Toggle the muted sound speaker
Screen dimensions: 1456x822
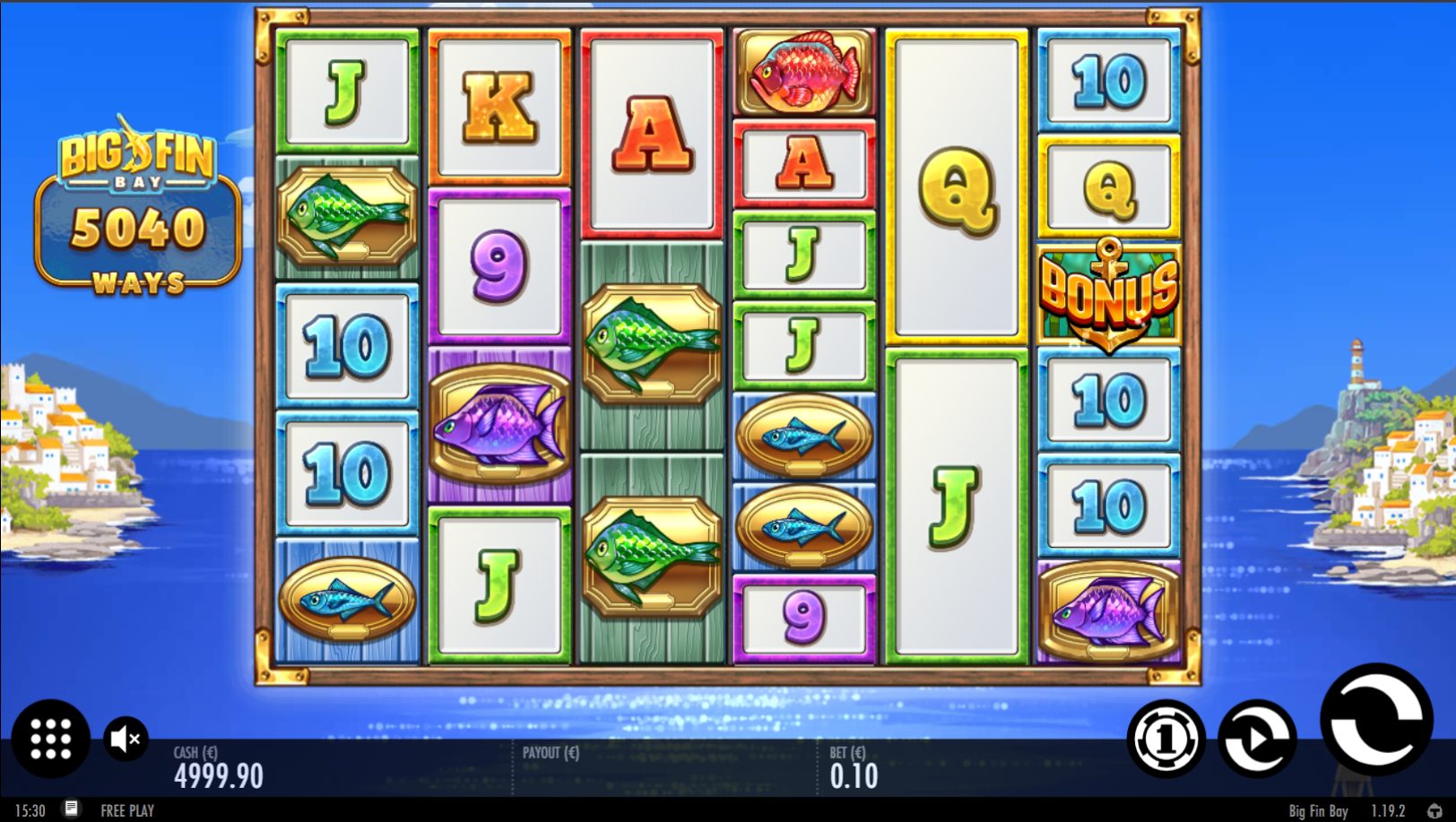[x=126, y=739]
